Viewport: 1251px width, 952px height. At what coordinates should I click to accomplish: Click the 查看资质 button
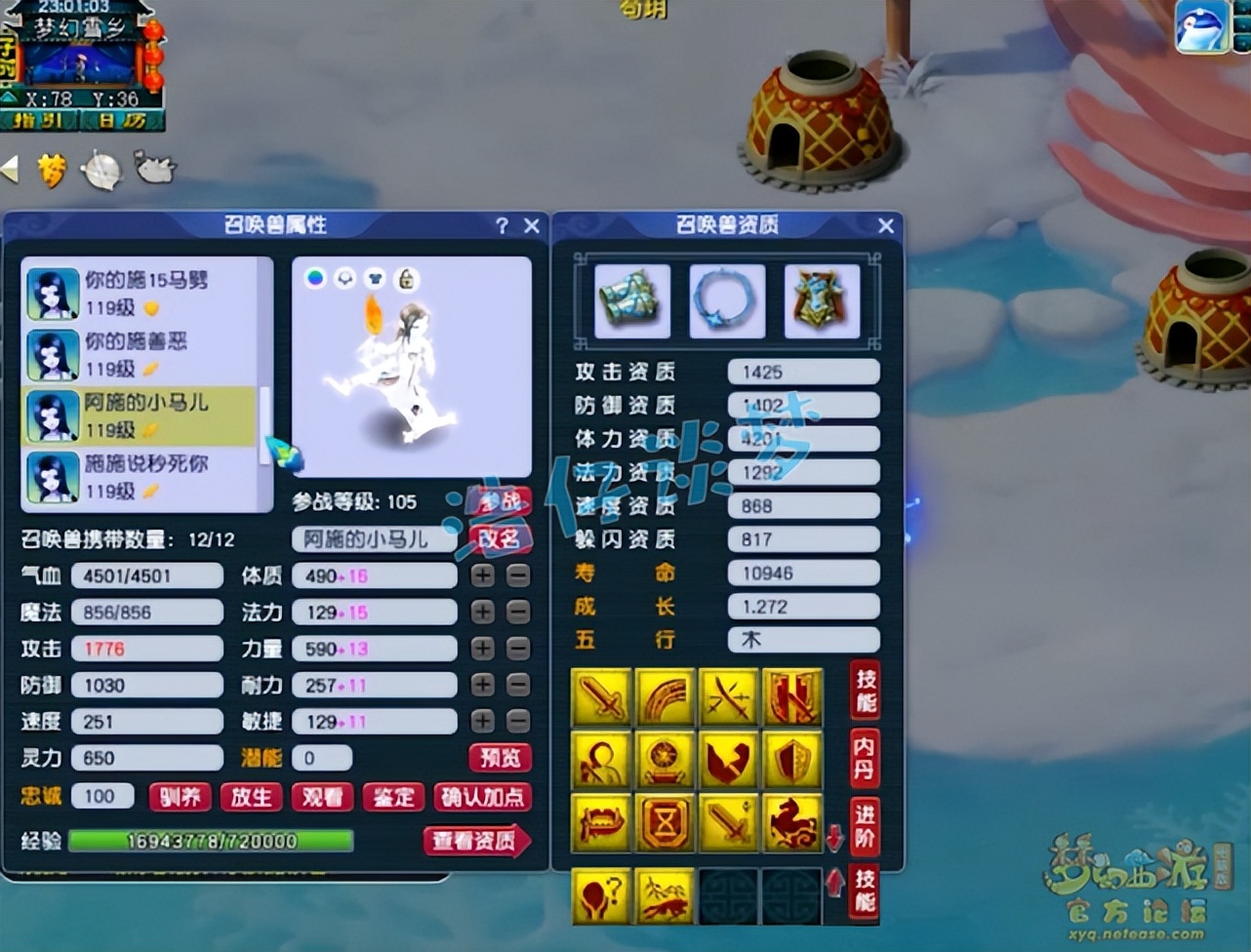pyautogui.click(x=476, y=841)
